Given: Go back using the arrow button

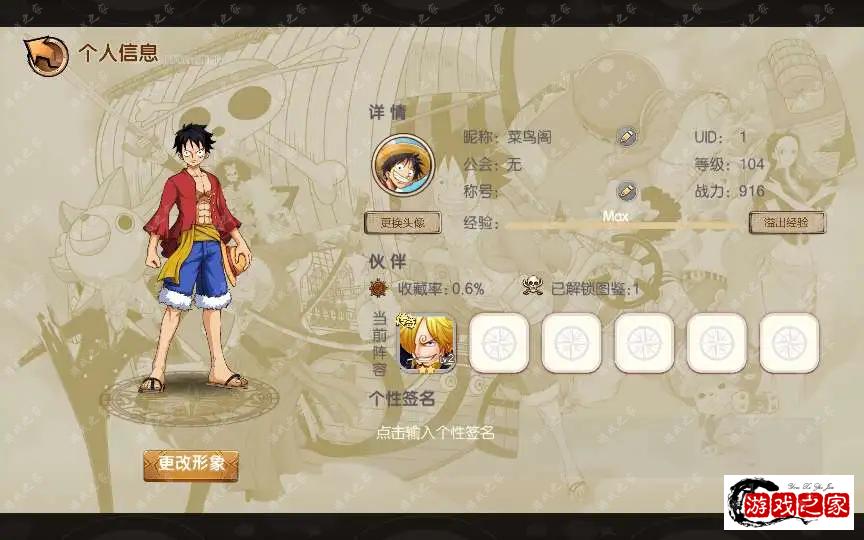Looking at the screenshot, I should pos(46,56).
